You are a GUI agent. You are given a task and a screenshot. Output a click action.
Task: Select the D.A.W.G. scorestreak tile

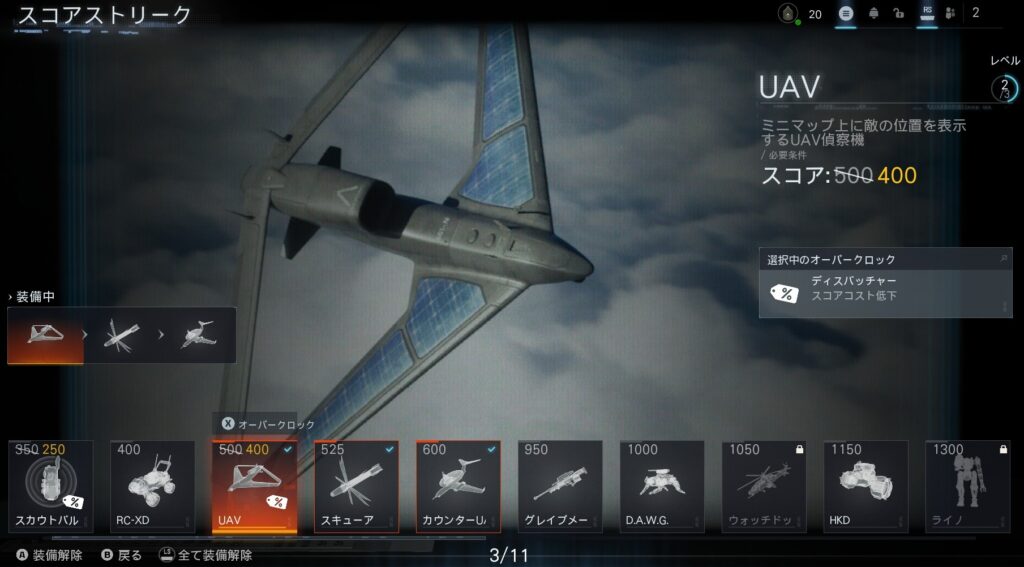pos(662,486)
